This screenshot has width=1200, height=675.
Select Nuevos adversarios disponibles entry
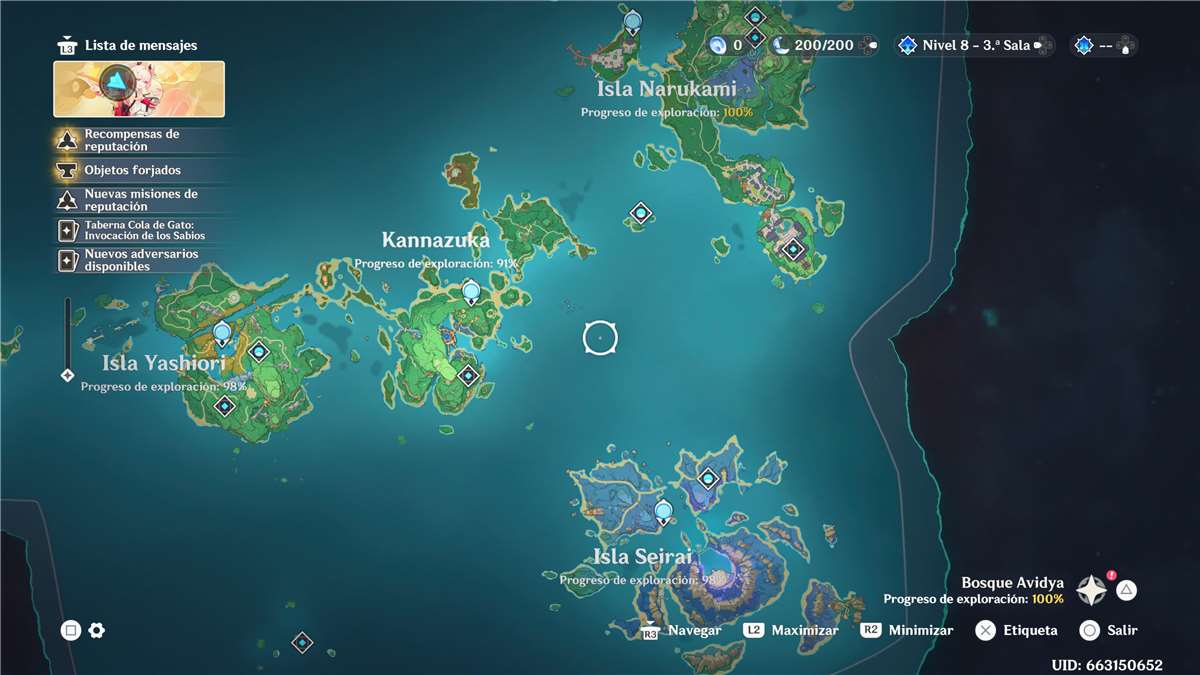pyautogui.click(x=140, y=260)
